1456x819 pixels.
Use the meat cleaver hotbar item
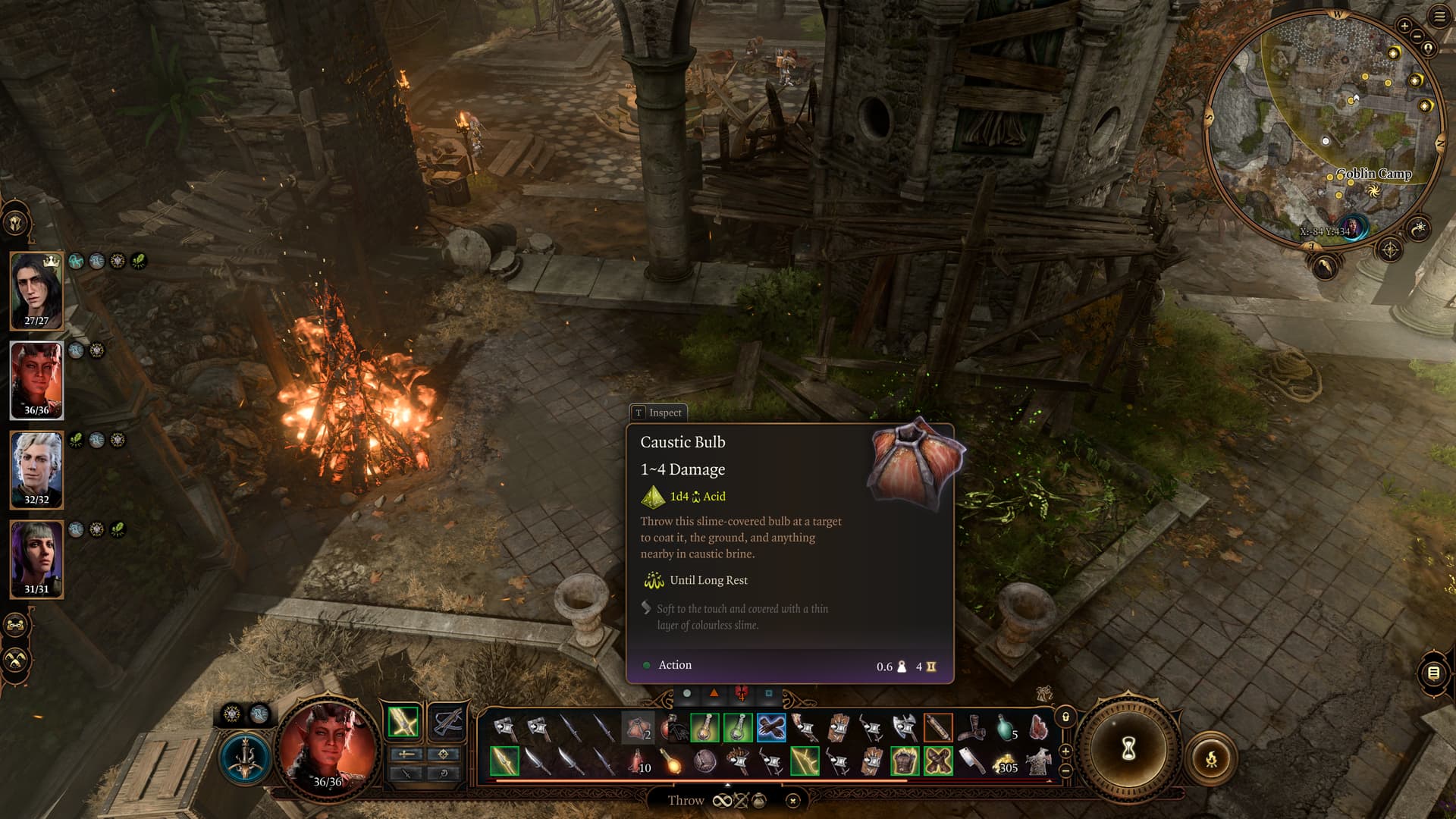pos(971,761)
